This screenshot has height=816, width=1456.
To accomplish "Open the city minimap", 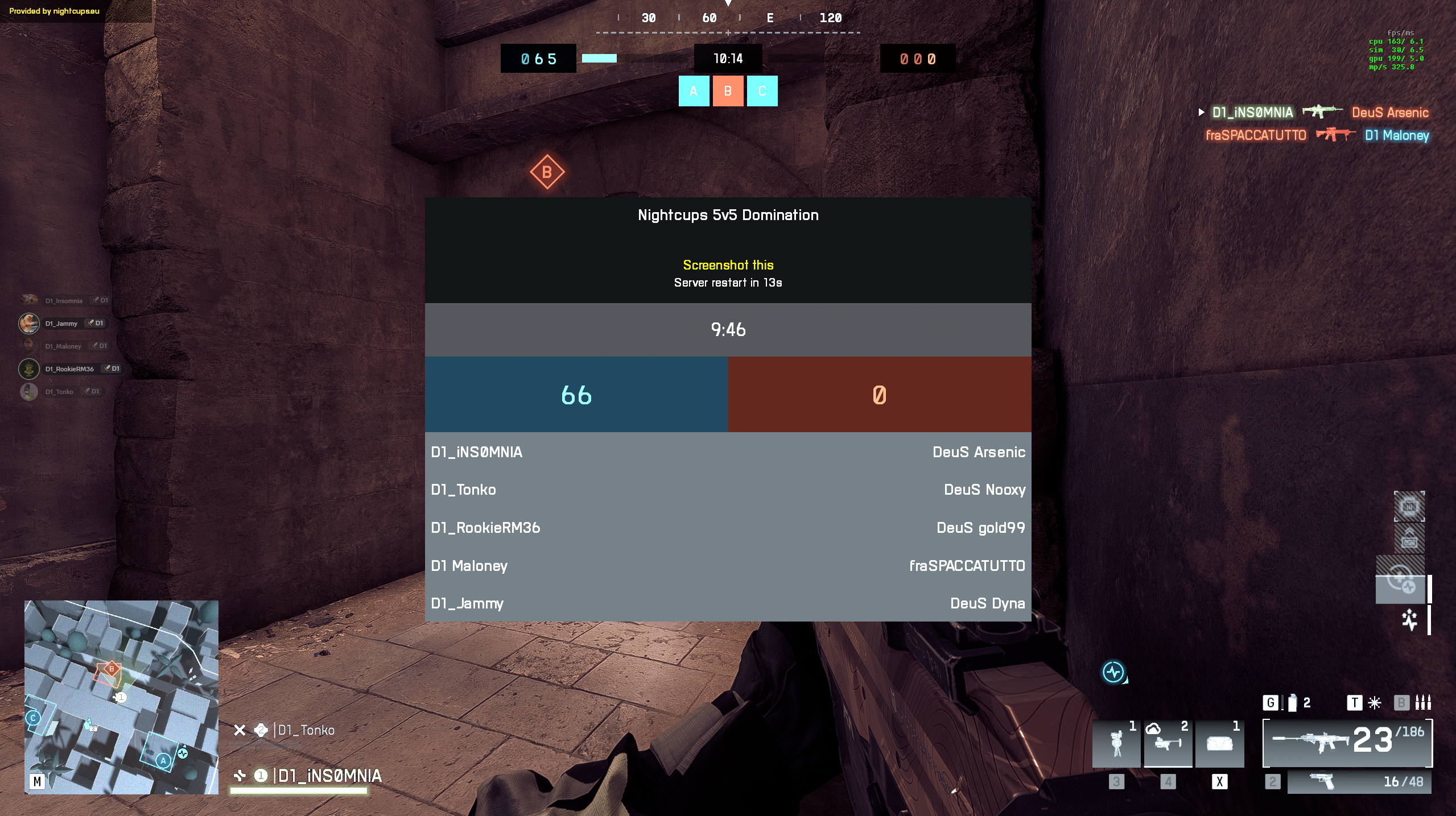I will (121, 697).
